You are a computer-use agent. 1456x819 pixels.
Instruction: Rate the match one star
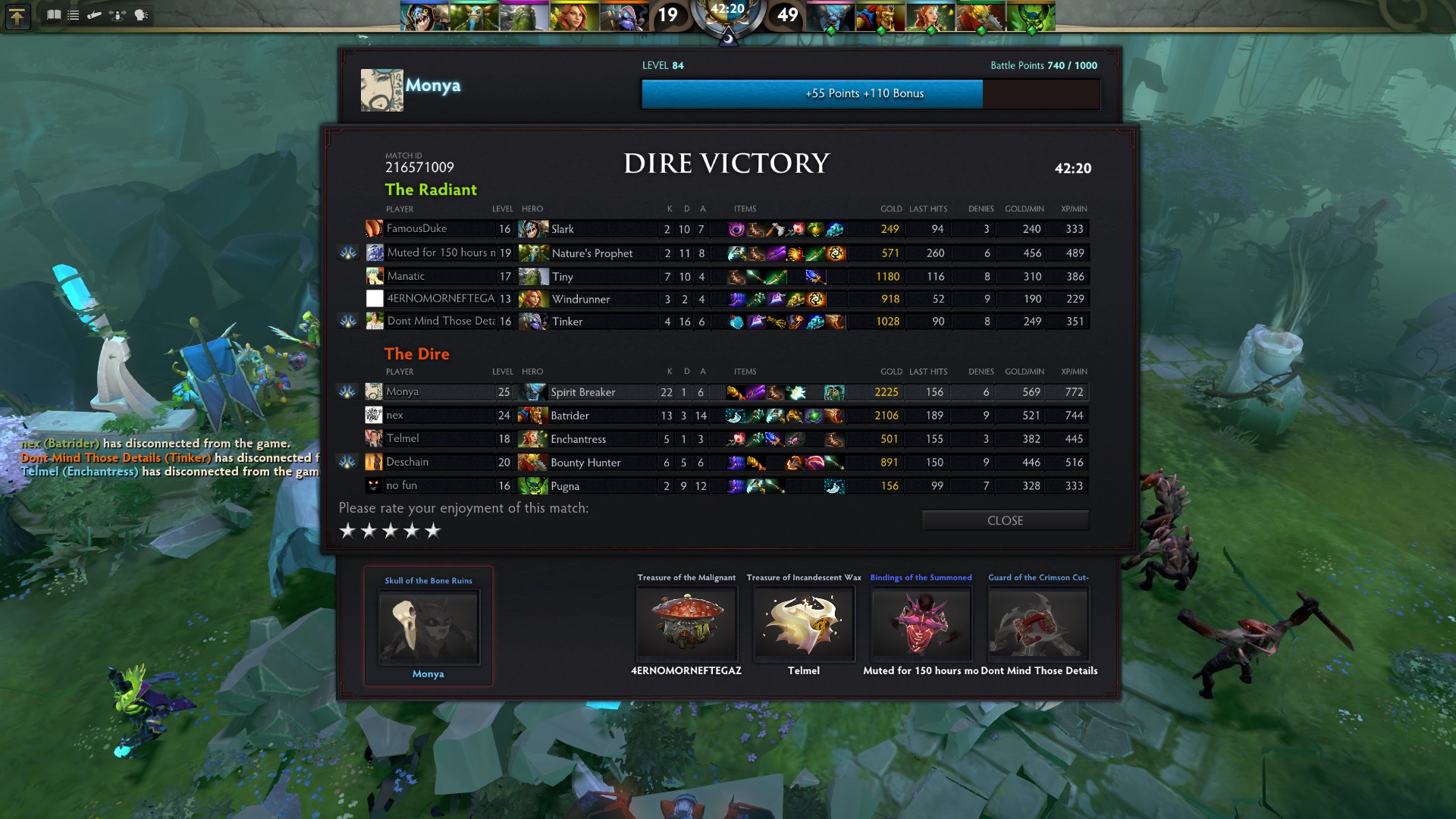point(347,531)
